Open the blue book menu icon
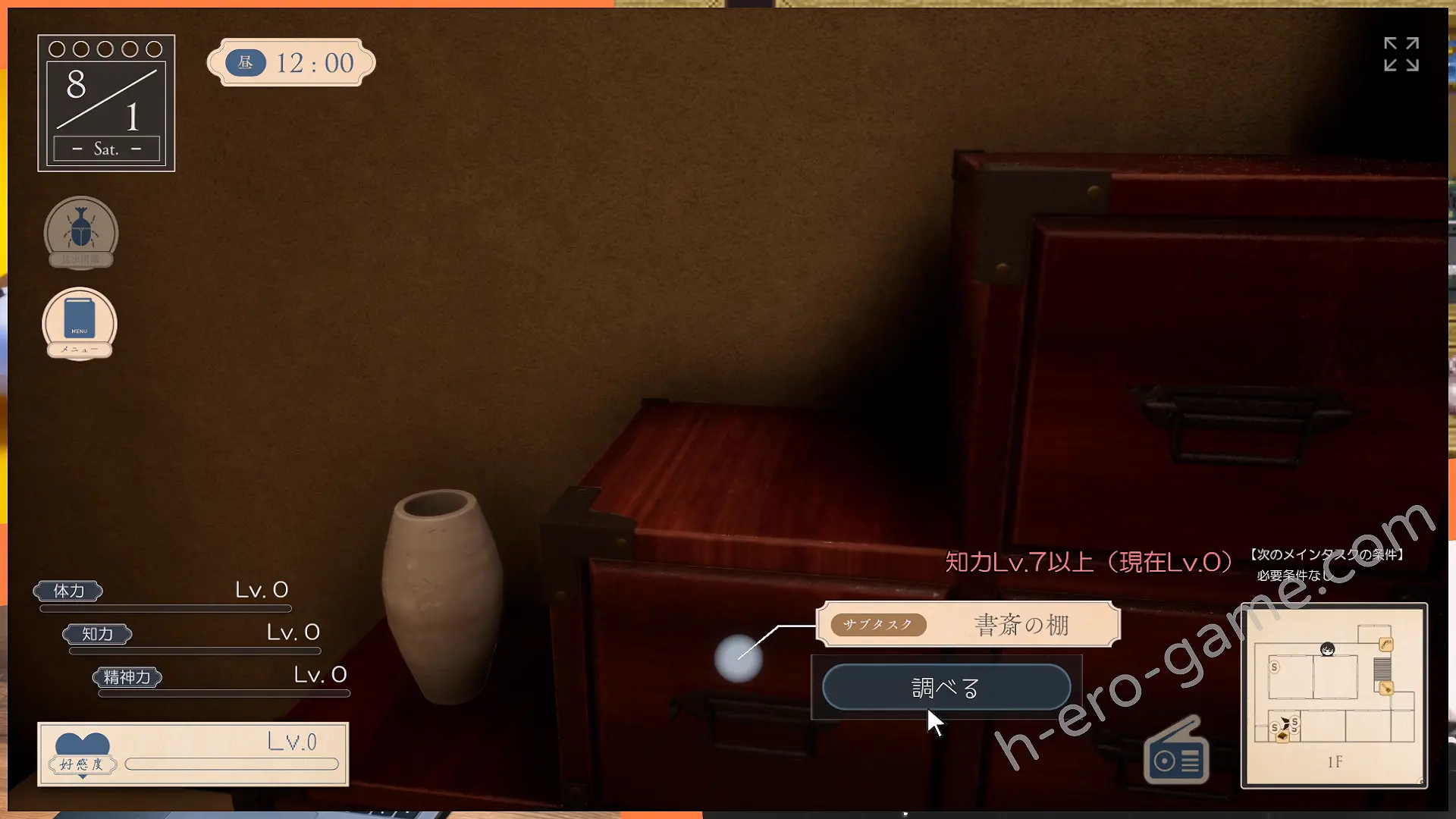Viewport: 1456px width, 819px height. 80,323
